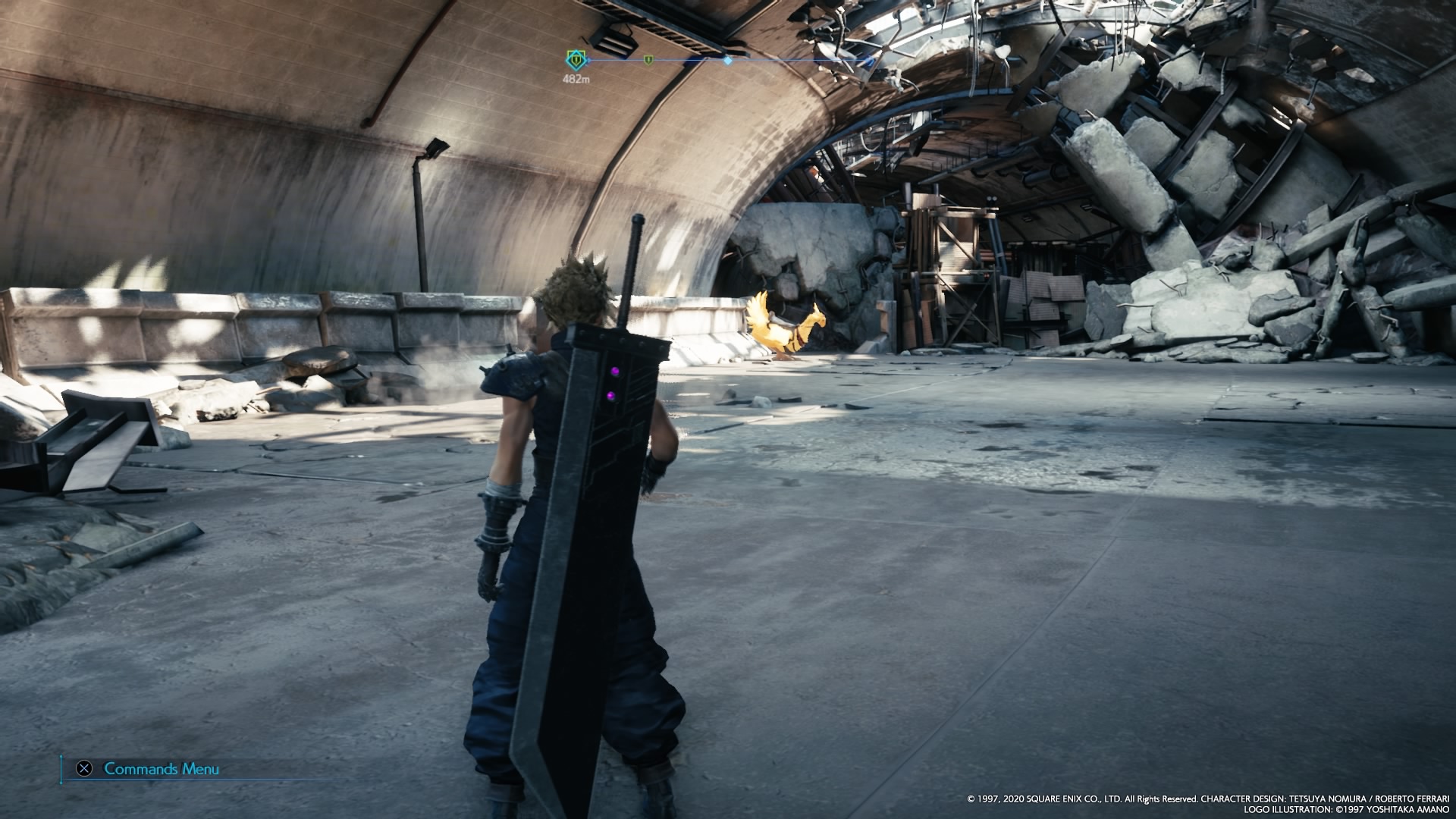Click the small green quest marker on compass
This screenshot has width=1456, height=819.
pyautogui.click(x=648, y=59)
